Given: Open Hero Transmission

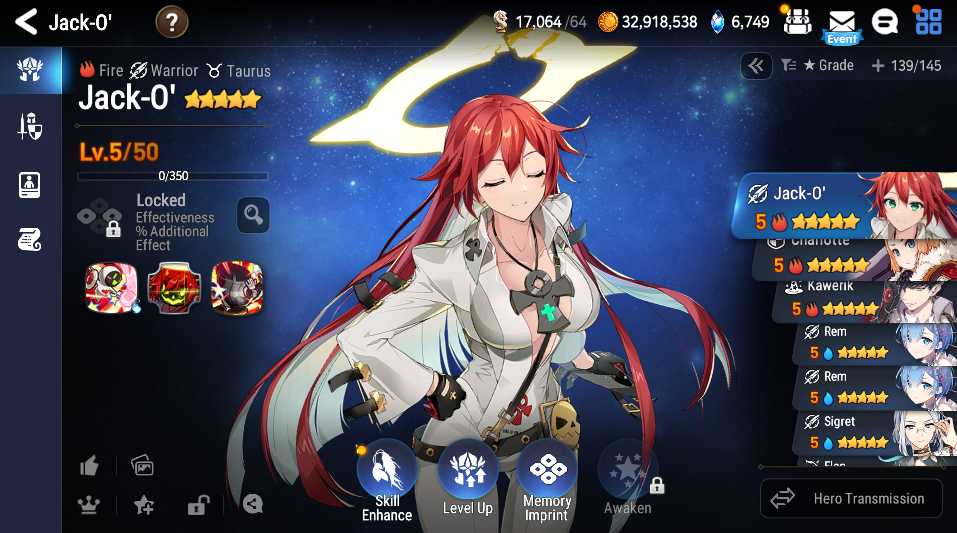Looking at the screenshot, I should coord(851,498).
